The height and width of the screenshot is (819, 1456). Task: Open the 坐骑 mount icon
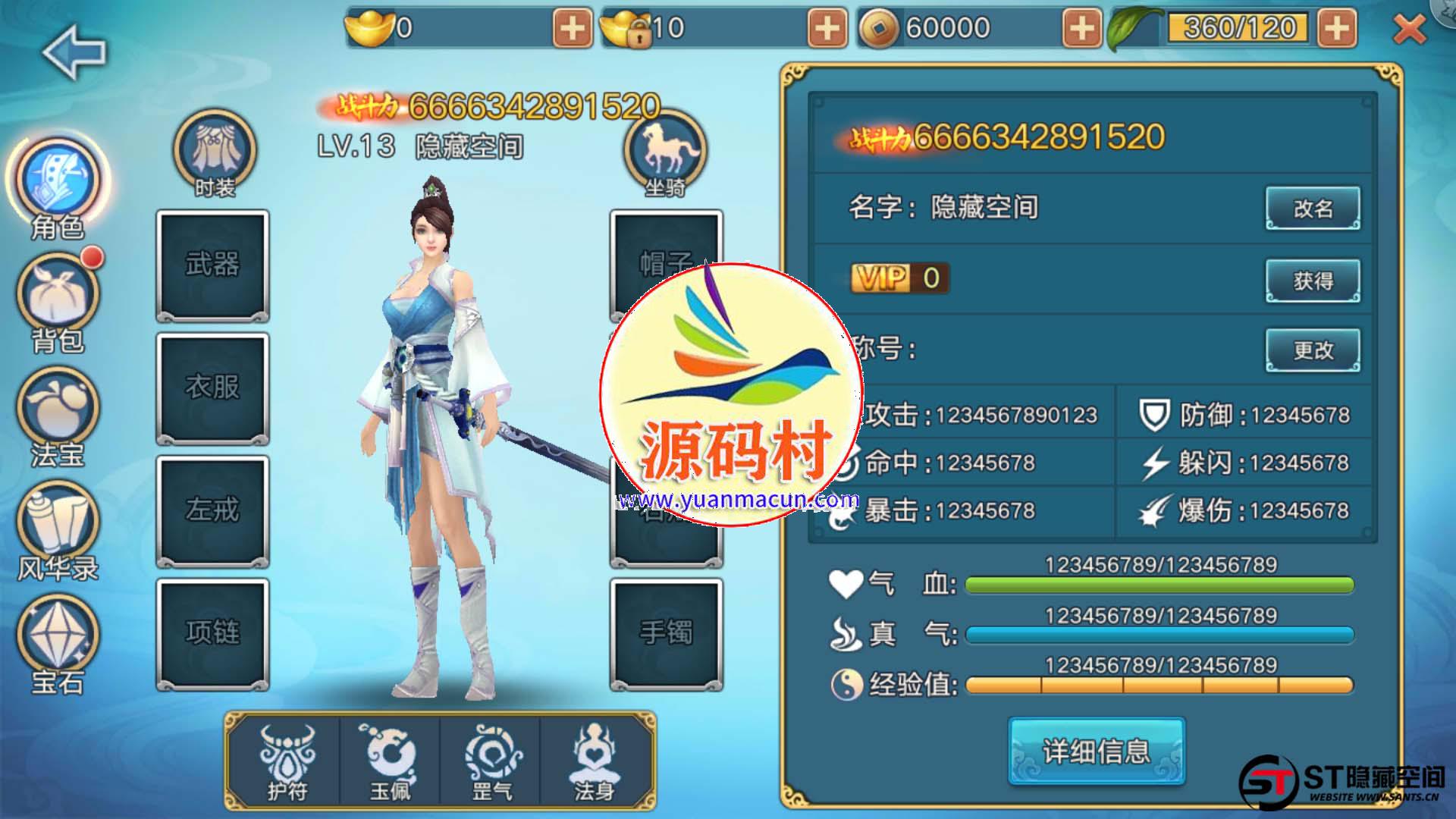pos(665,152)
